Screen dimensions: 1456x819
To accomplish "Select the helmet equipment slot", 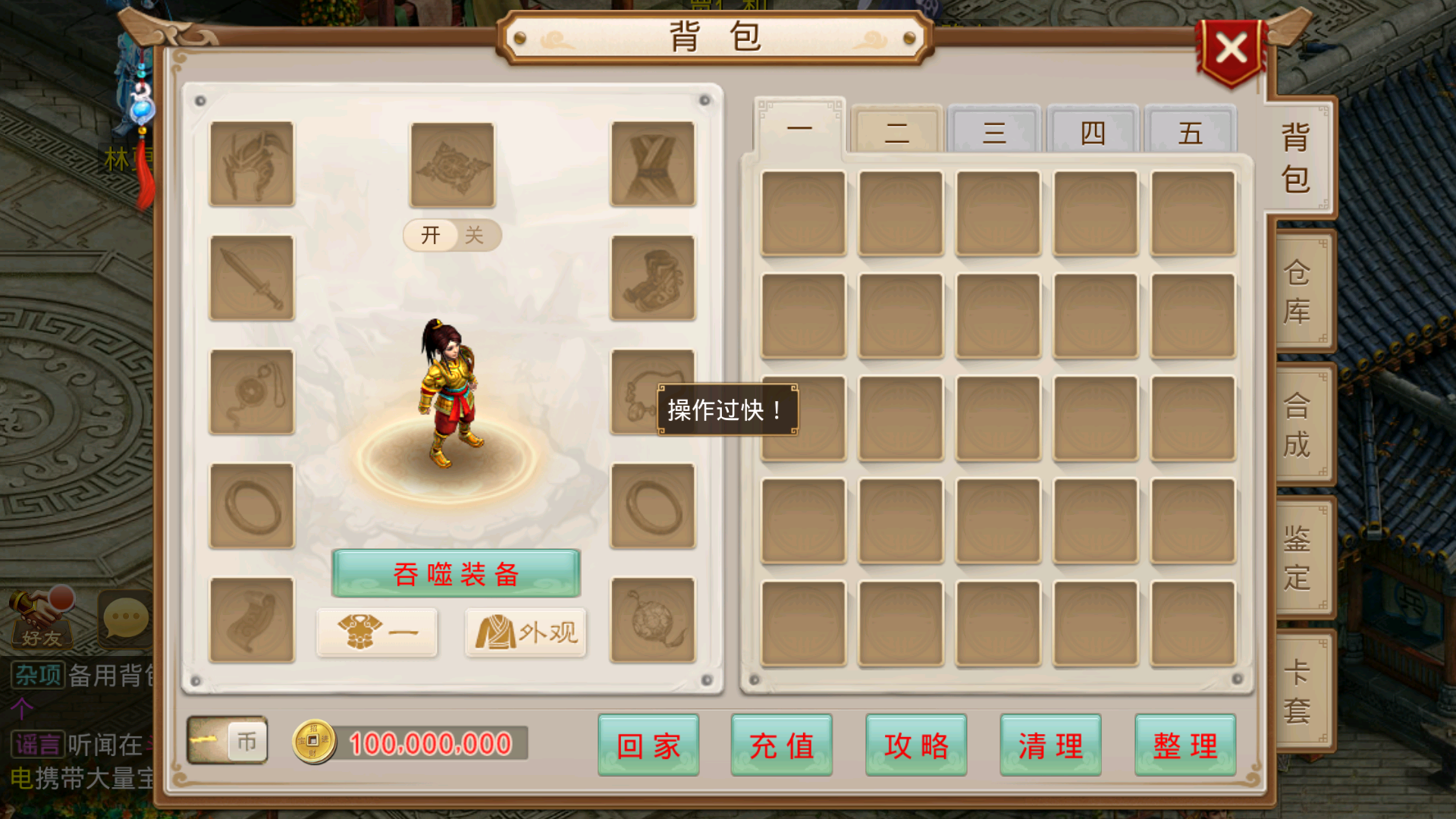I will 251,165.
